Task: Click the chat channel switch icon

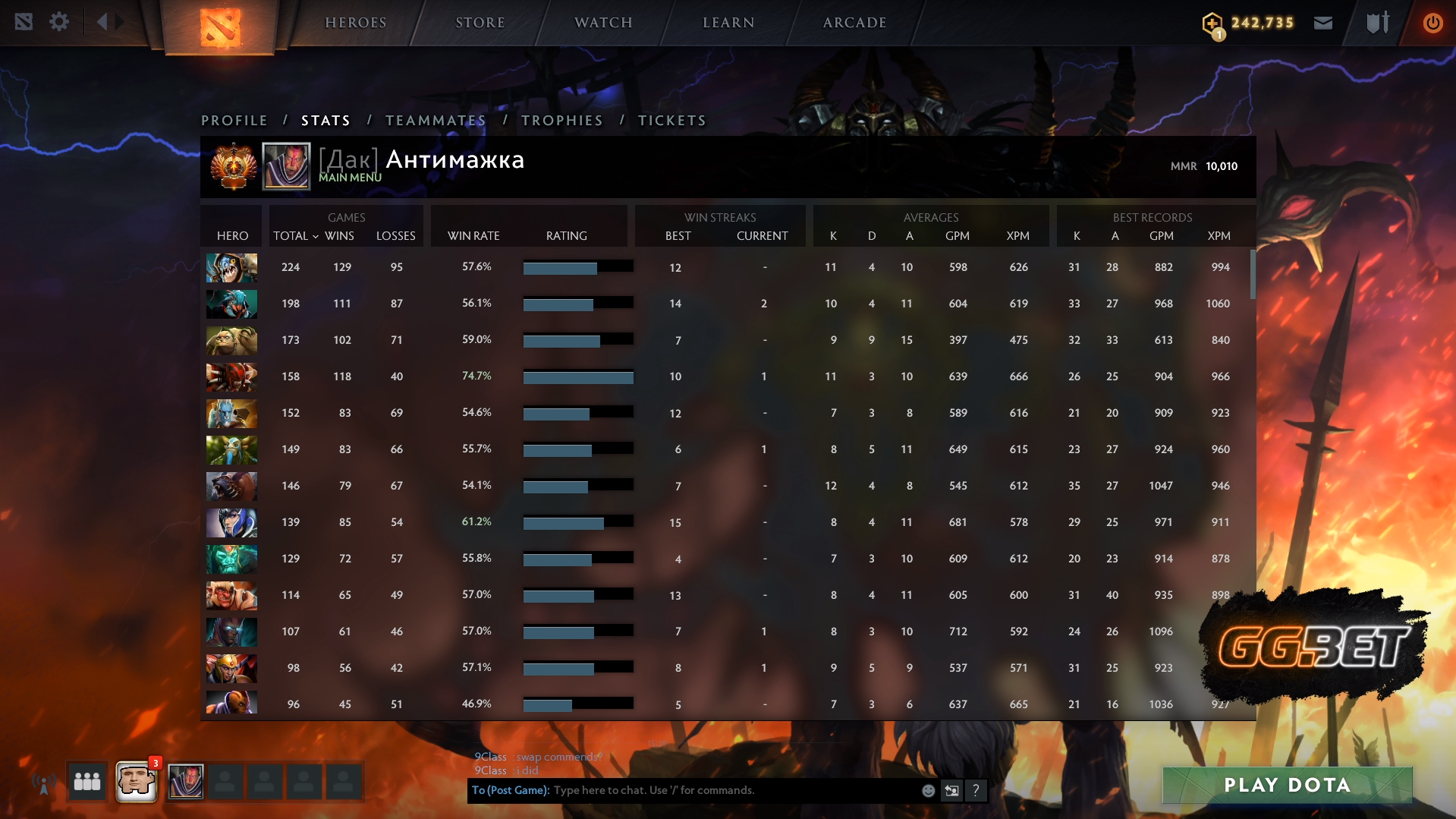Action: [x=951, y=790]
